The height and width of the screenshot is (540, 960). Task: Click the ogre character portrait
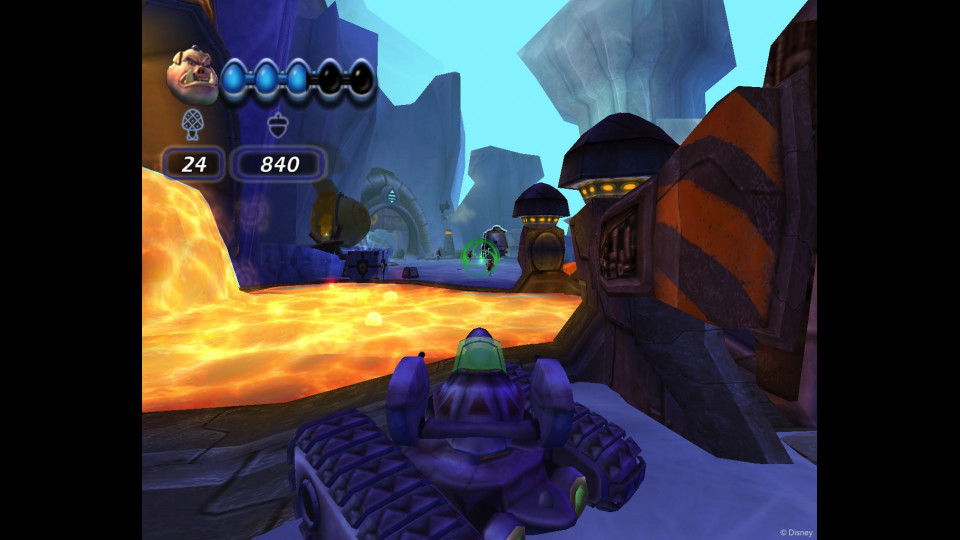click(x=193, y=74)
